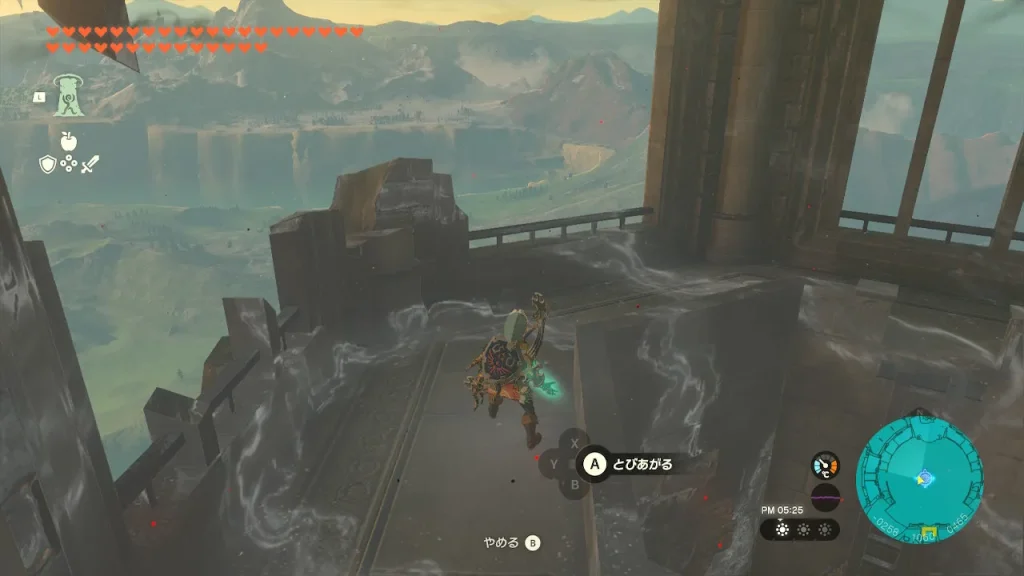
Task: Select the やめる cancel option
Action: [x=511, y=543]
